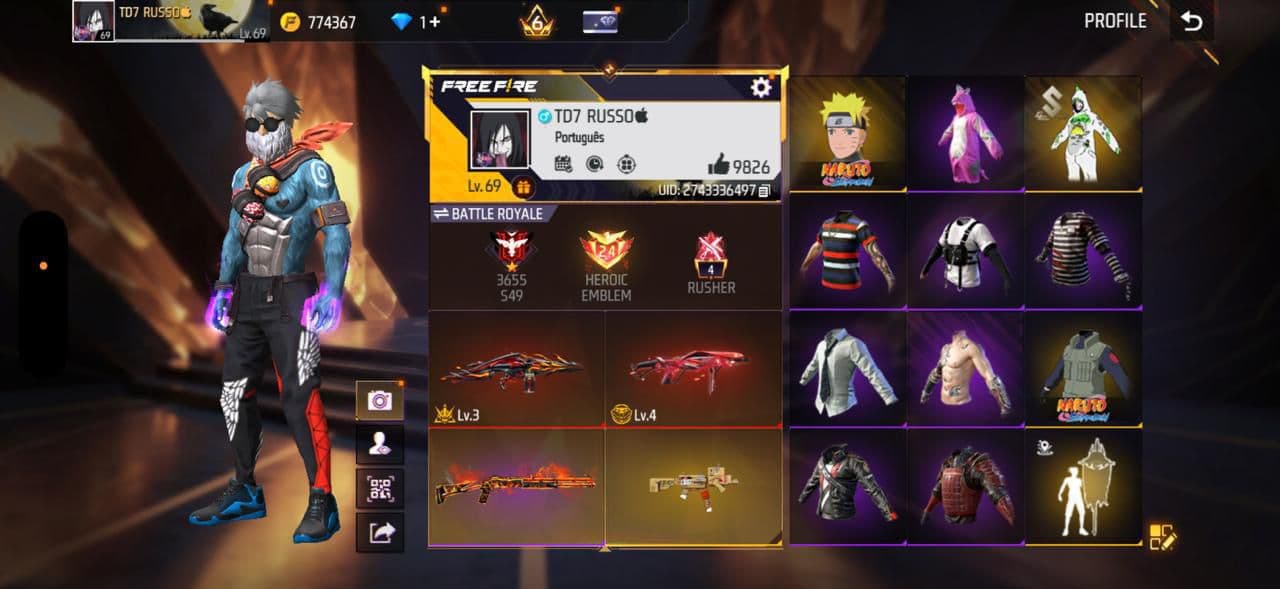Like the profile via thumbs-up icon
The width and height of the screenshot is (1280, 589).
[719, 166]
